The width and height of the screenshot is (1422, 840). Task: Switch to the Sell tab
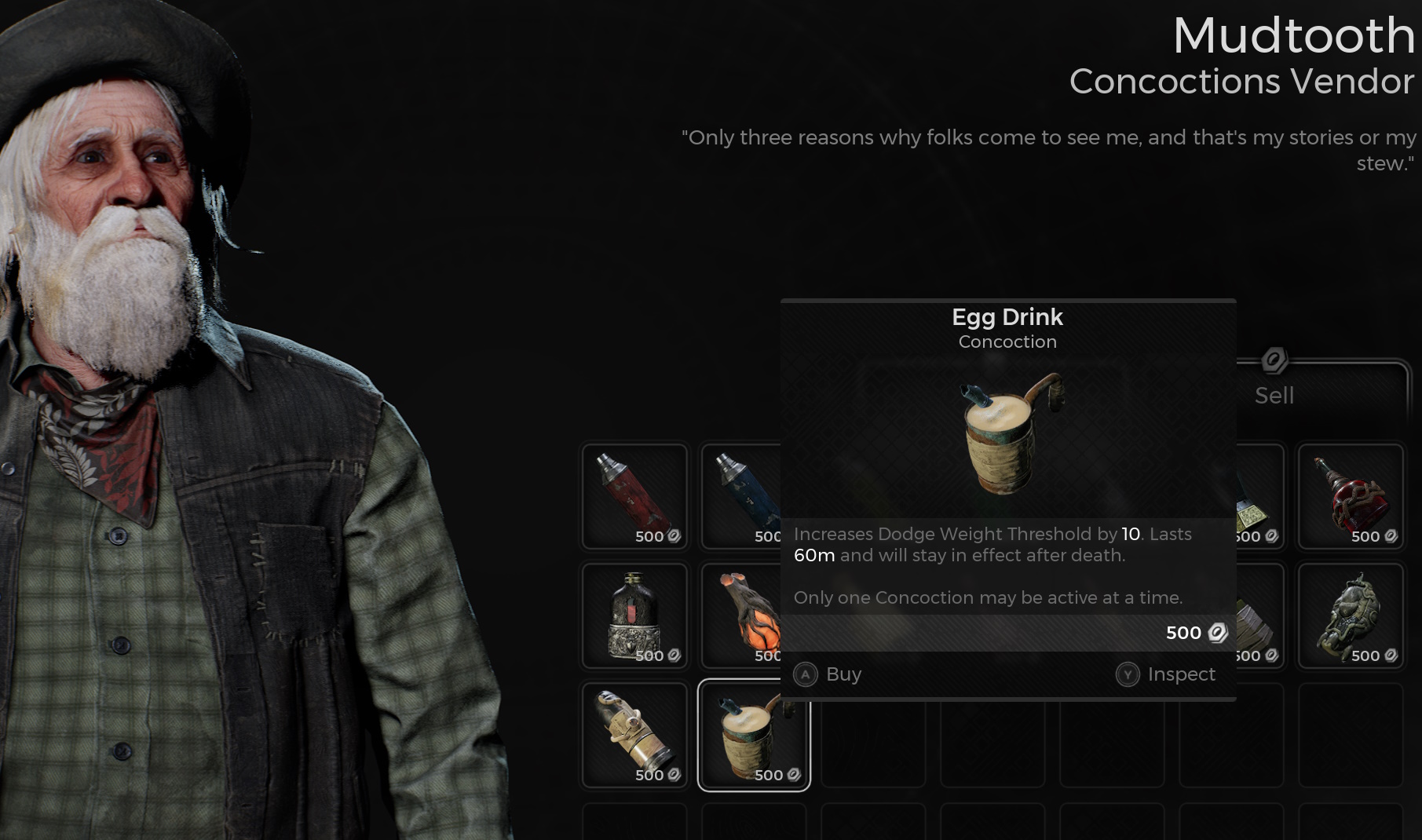tap(1274, 394)
